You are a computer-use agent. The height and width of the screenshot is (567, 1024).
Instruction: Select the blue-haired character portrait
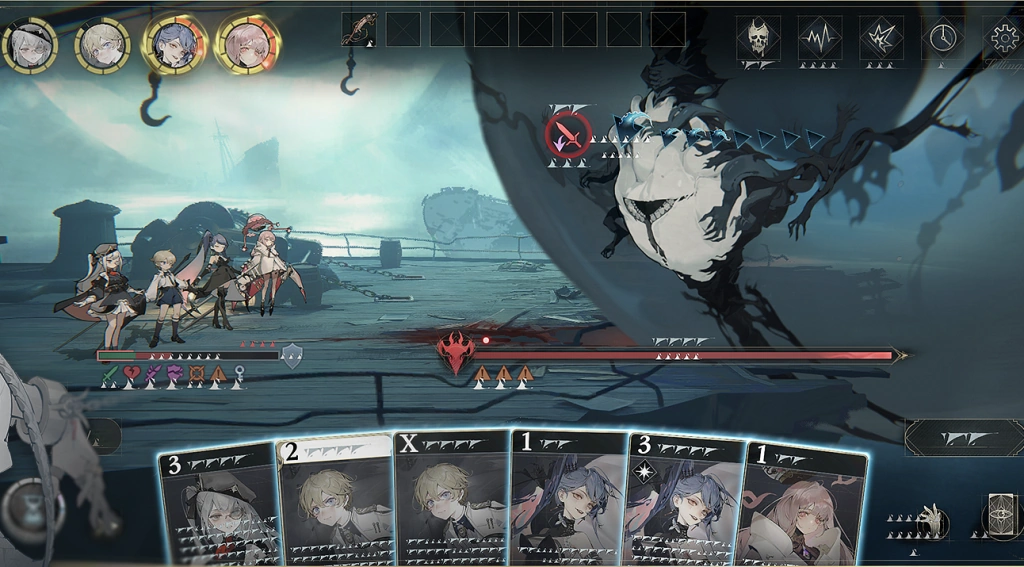click(x=175, y=44)
